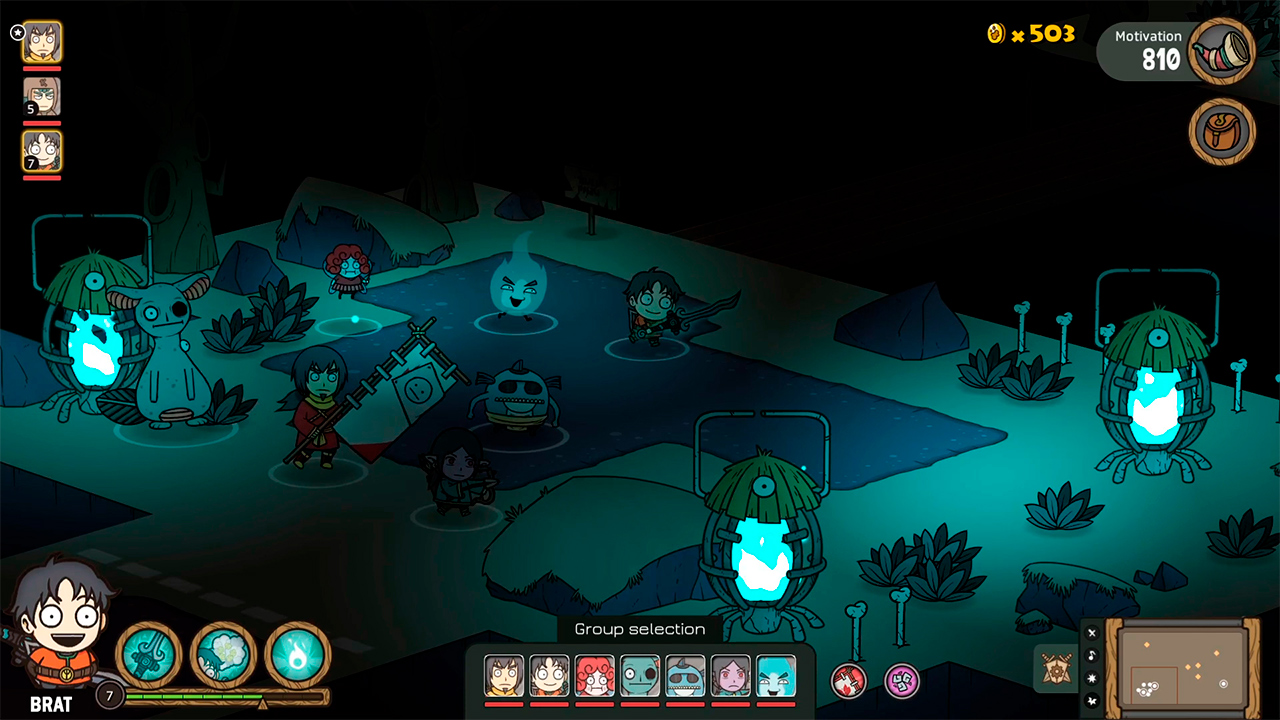
Task: Toggle the music note marker filter on minimap
Action: tap(1092, 656)
